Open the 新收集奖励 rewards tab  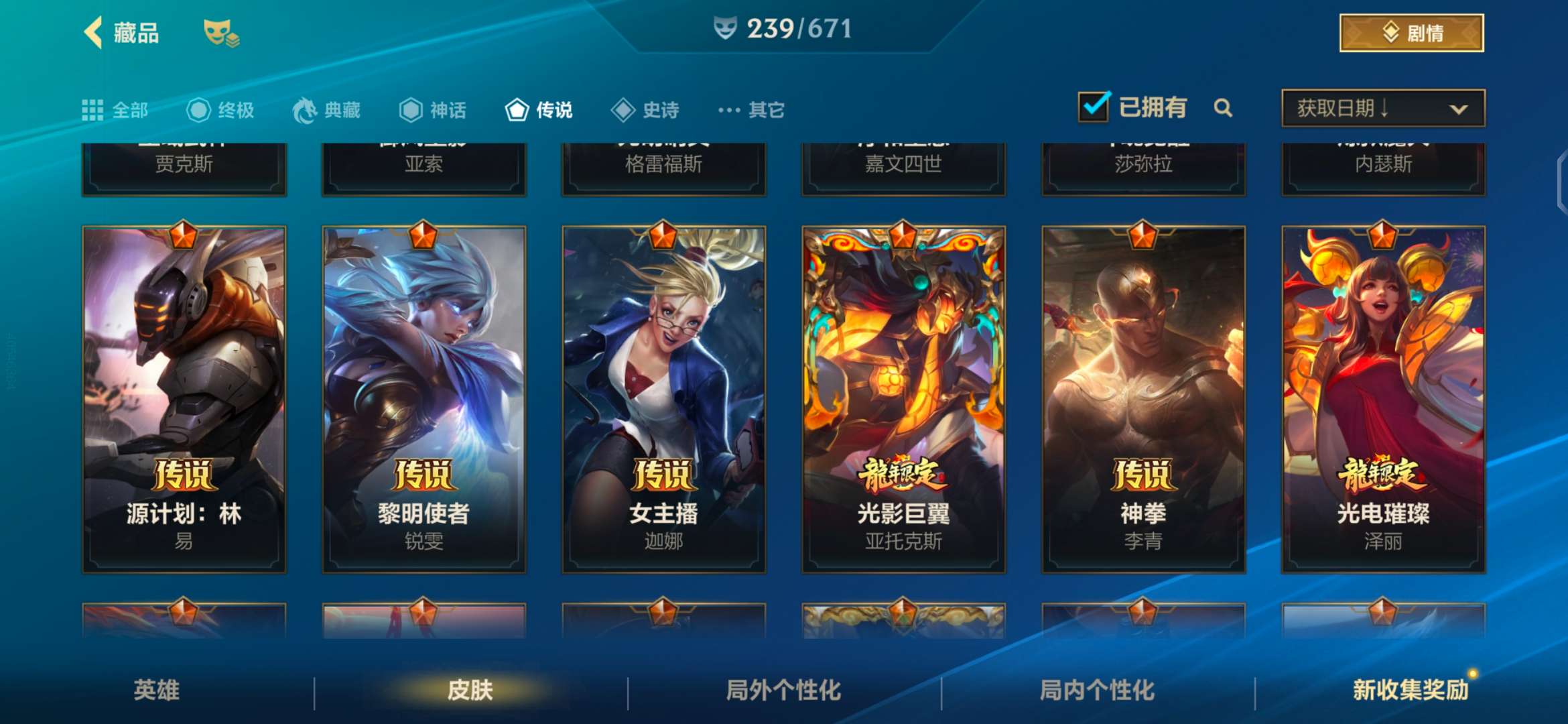(1410, 690)
